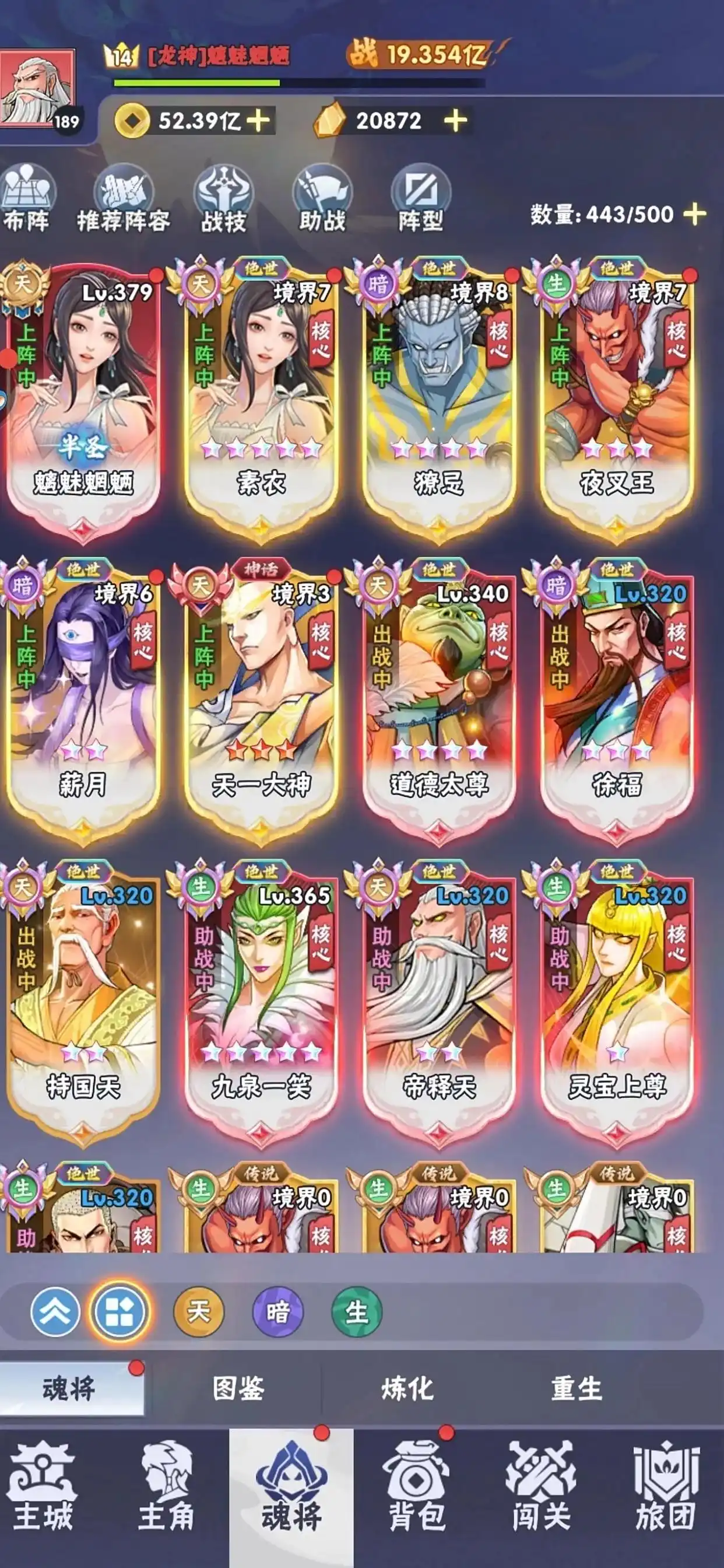Image resolution: width=724 pixels, height=1568 pixels.
Task: Switch to the 图鉴 tab
Action: (x=238, y=1389)
